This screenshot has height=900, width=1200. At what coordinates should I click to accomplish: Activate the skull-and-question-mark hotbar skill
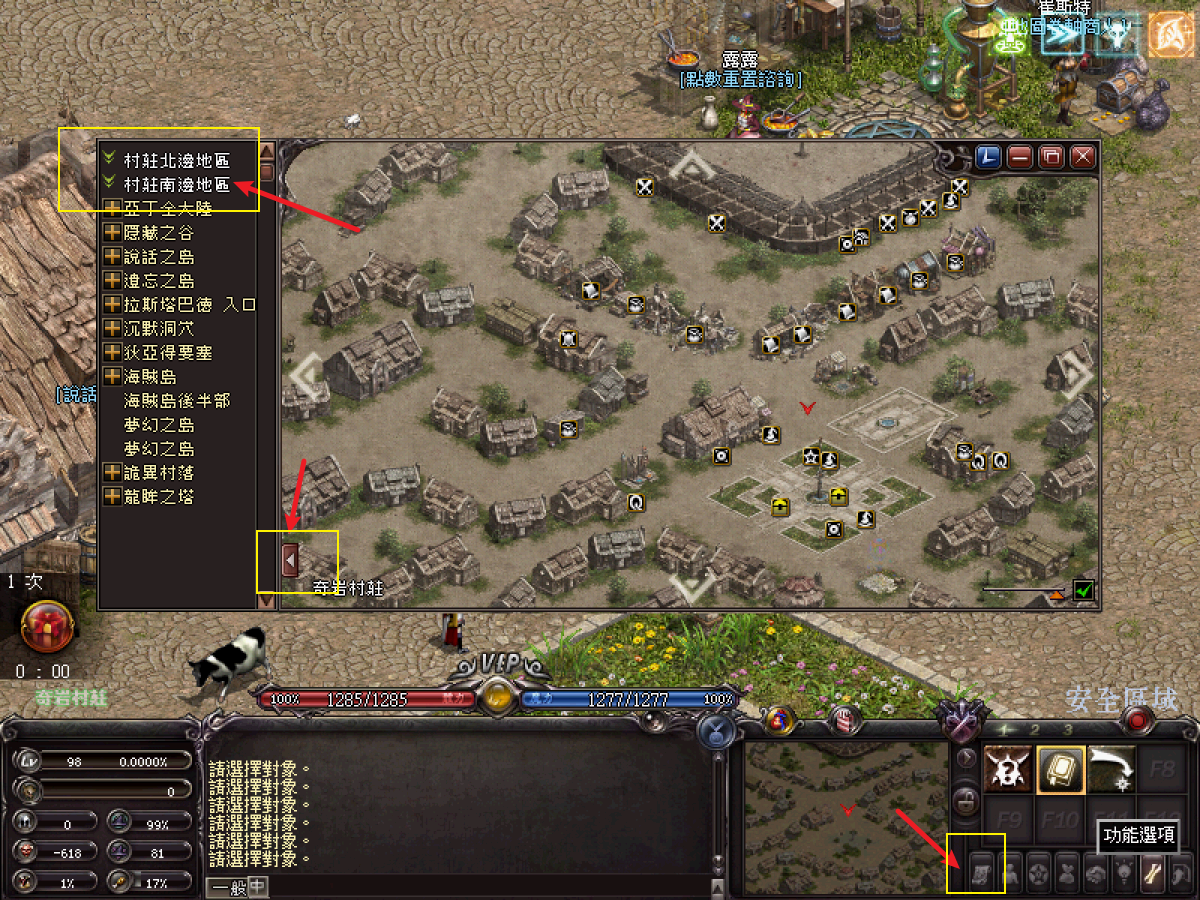(x=1009, y=769)
